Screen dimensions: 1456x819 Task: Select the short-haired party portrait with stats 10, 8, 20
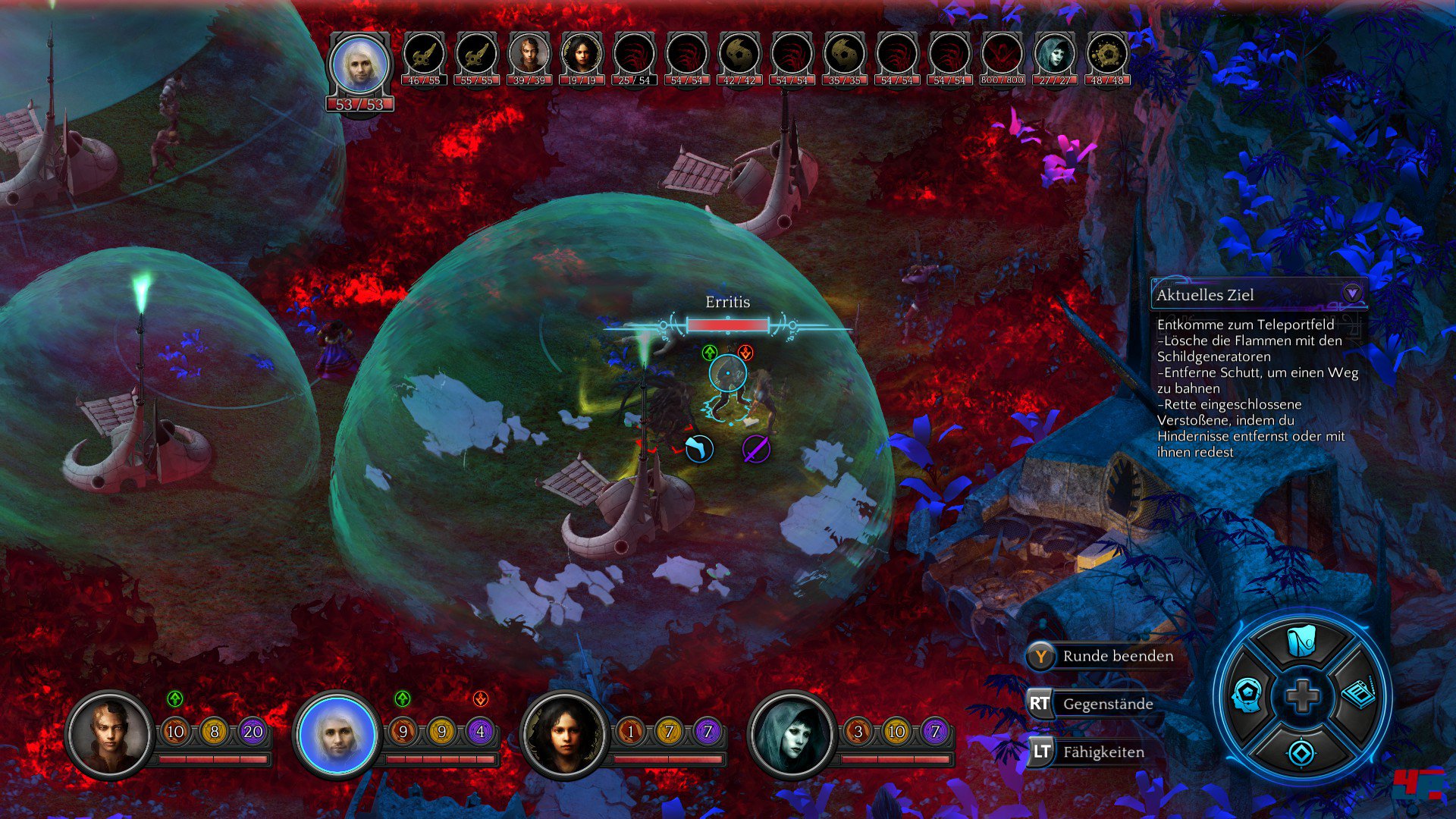pos(110,734)
